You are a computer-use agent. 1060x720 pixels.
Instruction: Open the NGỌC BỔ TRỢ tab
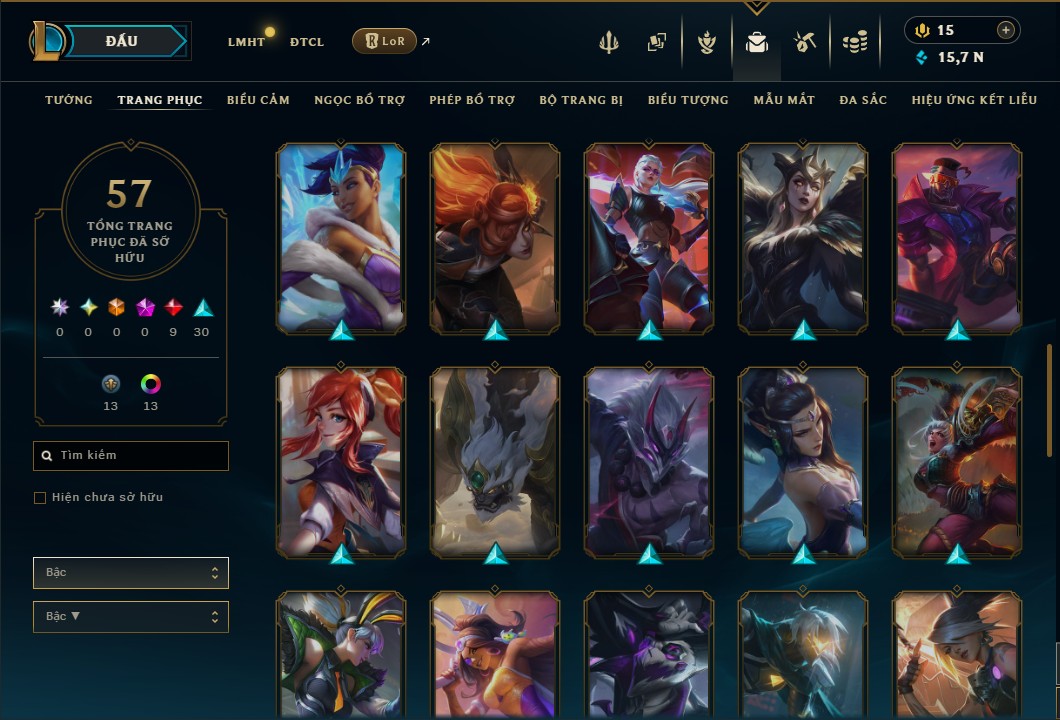pos(359,100)
